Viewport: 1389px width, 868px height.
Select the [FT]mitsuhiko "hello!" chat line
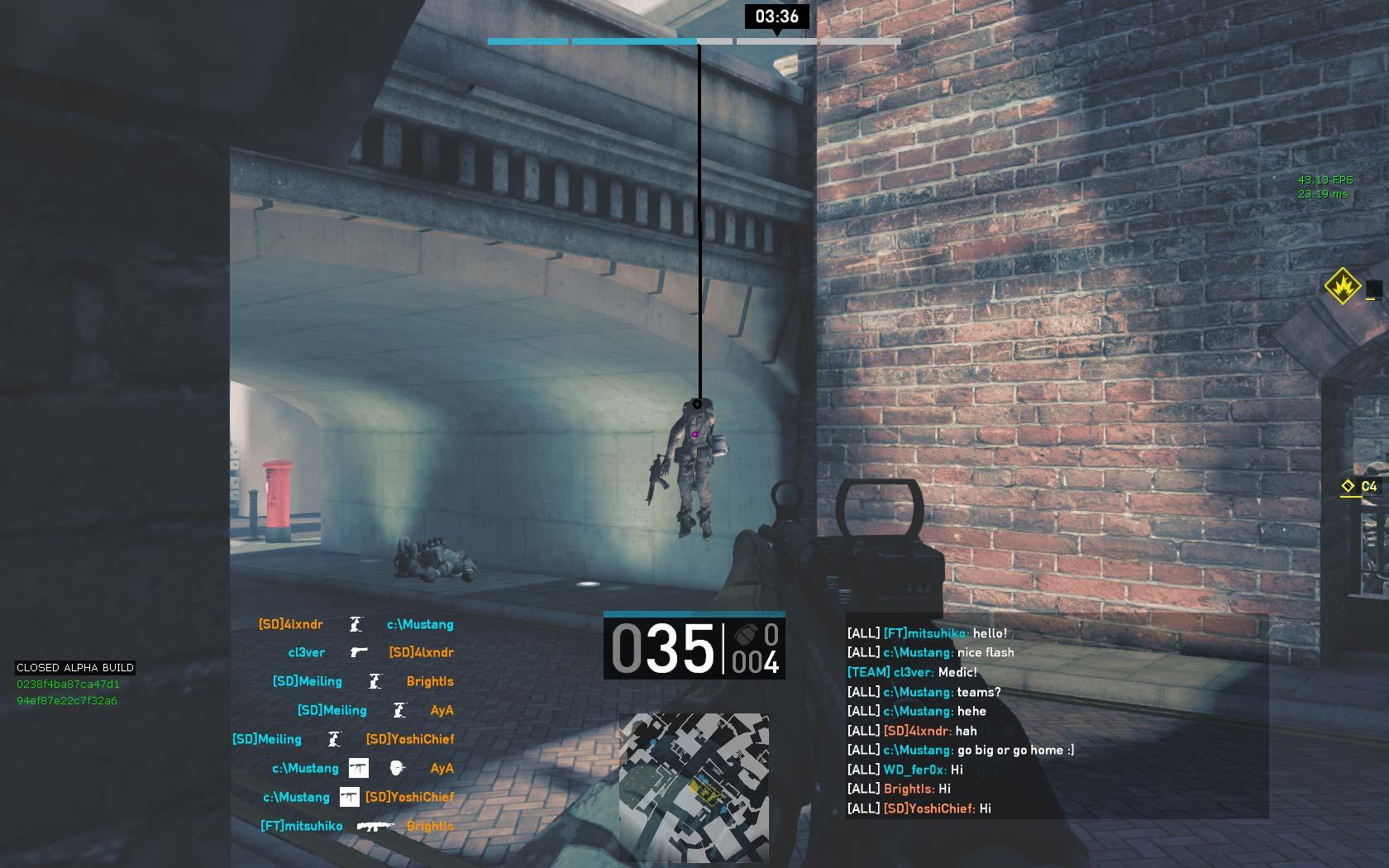(x=927, y=633)
